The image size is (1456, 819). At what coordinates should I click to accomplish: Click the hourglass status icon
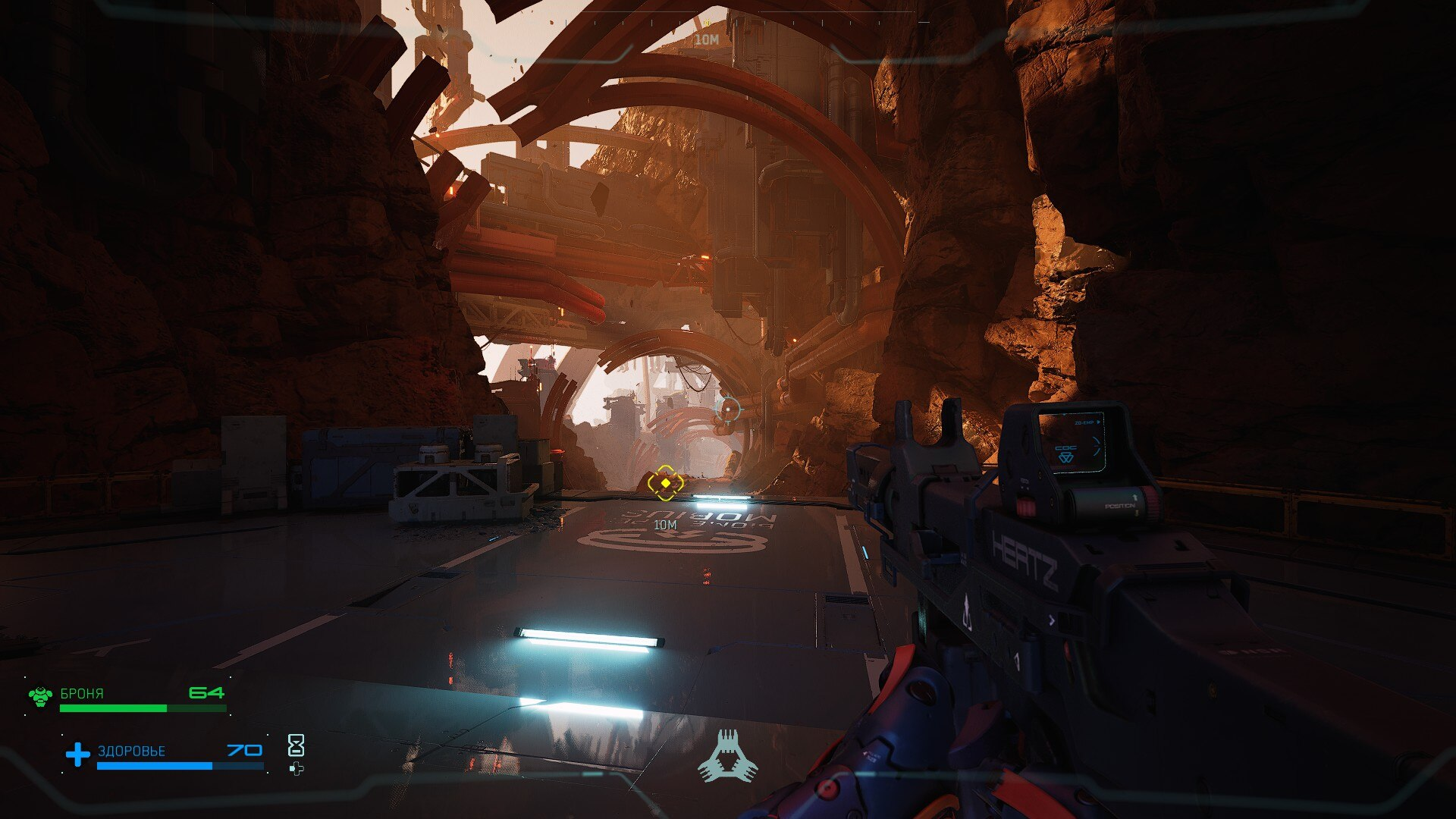point(296,745)
